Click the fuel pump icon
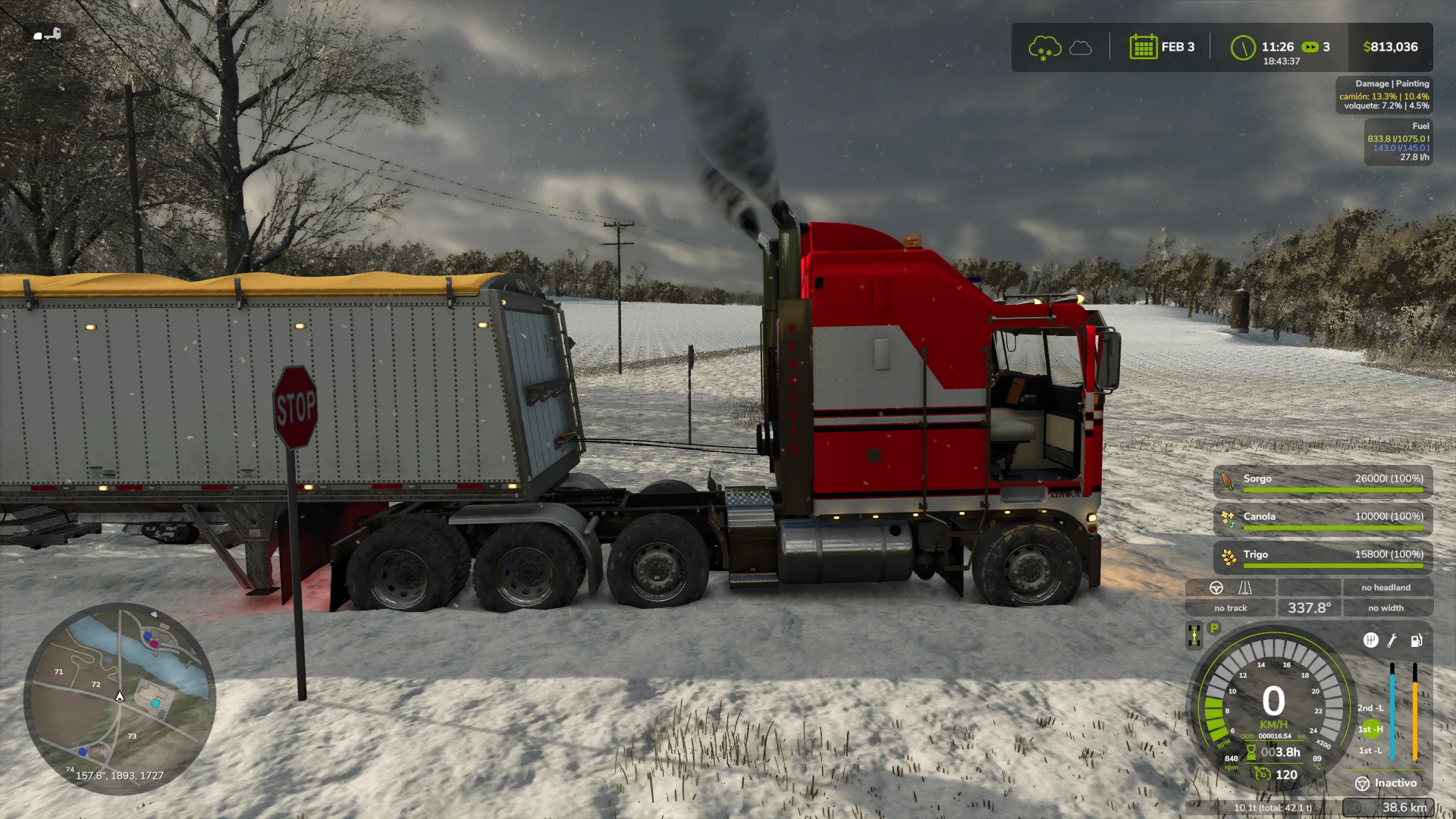The width and height of the screenshot is (1456, 819). point(1416,641)
